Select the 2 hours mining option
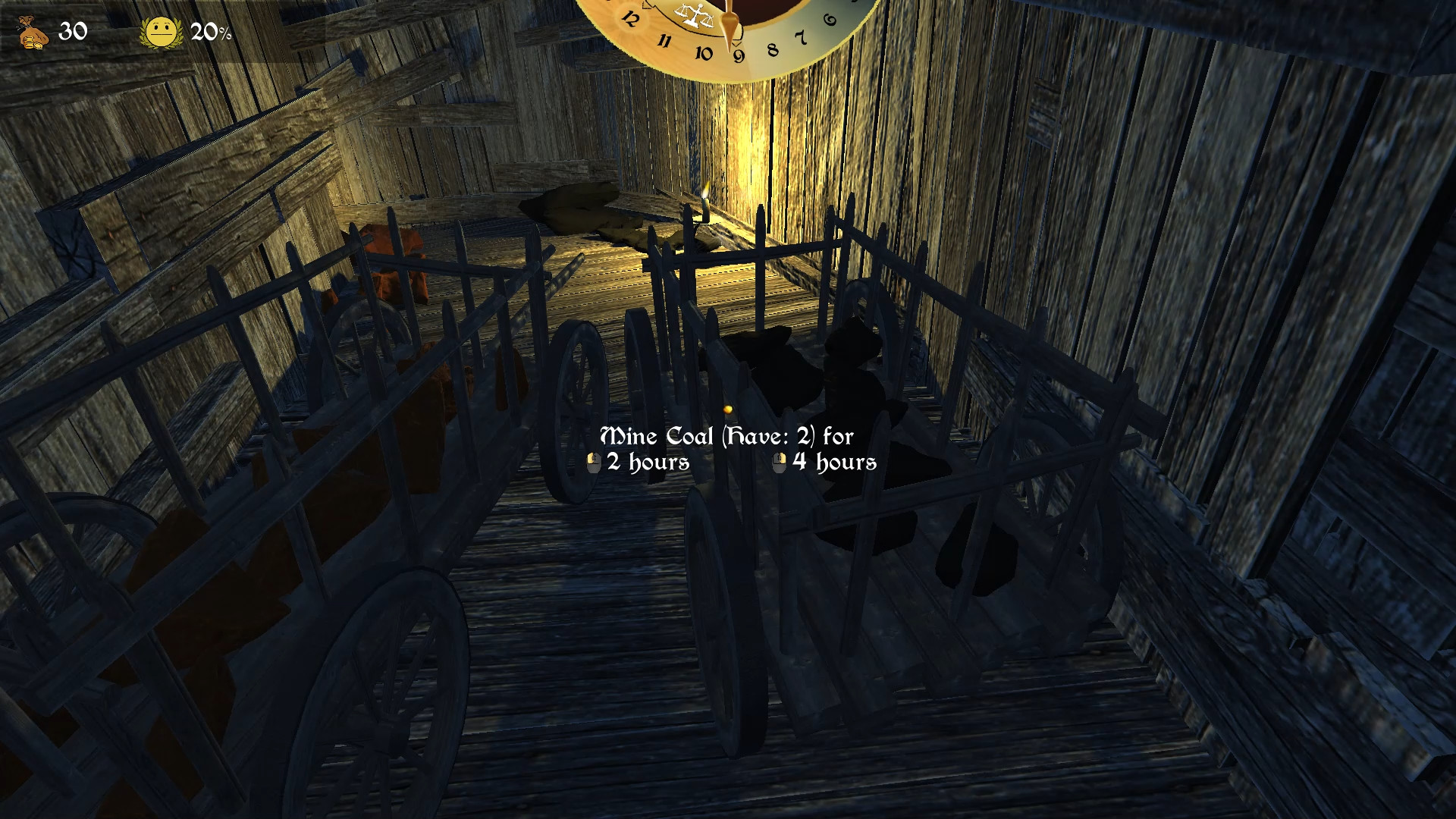This screenshot has width=1456, height=819. tap(648, 461)
